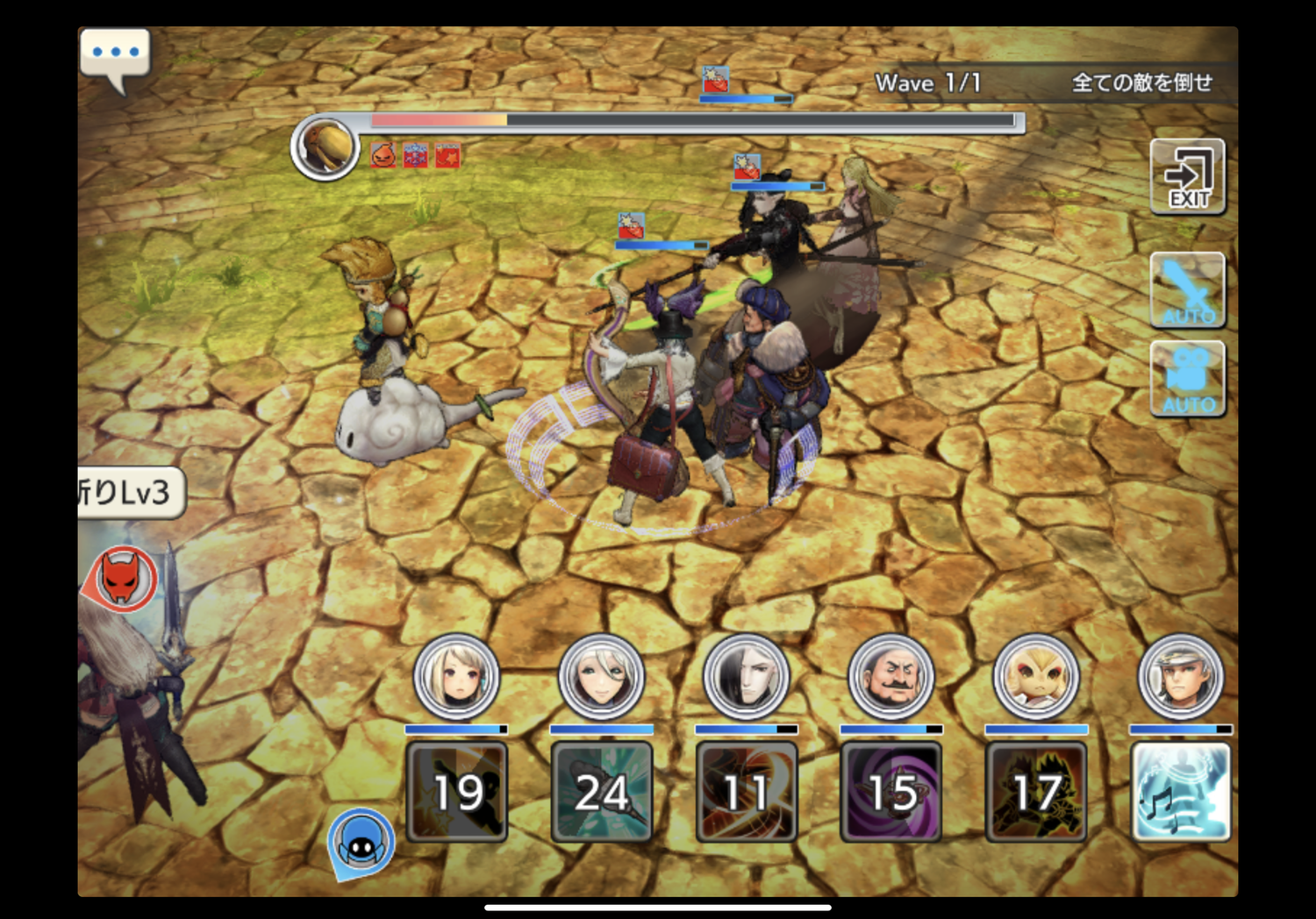The image size is (1316, 919).
Task: Select the boss enemy portrait icon
Action: [x=325, y=147]
